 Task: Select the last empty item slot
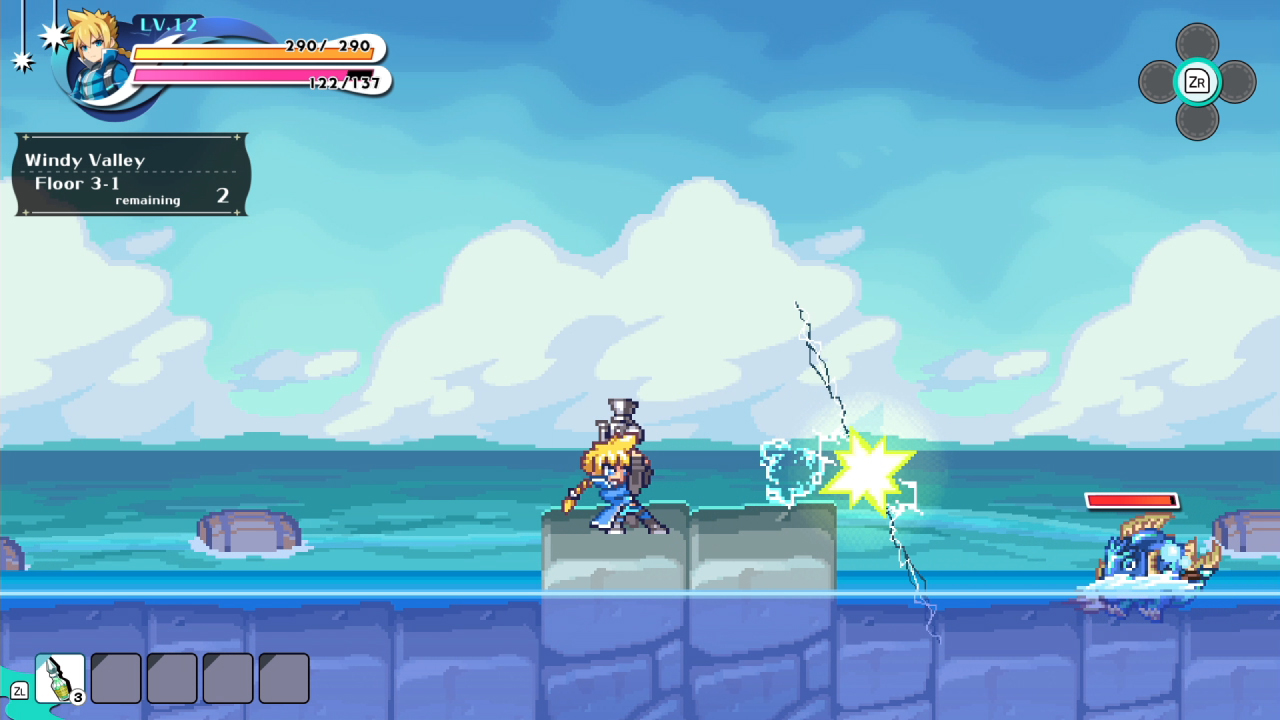click(283, 677)
